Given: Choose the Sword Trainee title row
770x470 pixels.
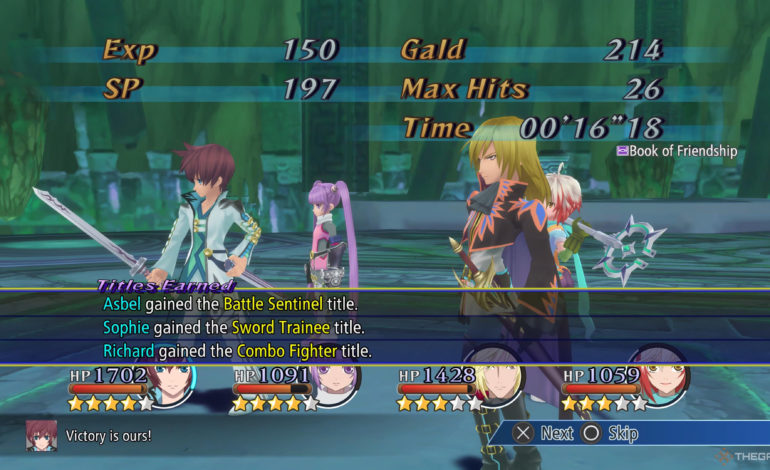Looking at the screenshot, I should point(233,327).
